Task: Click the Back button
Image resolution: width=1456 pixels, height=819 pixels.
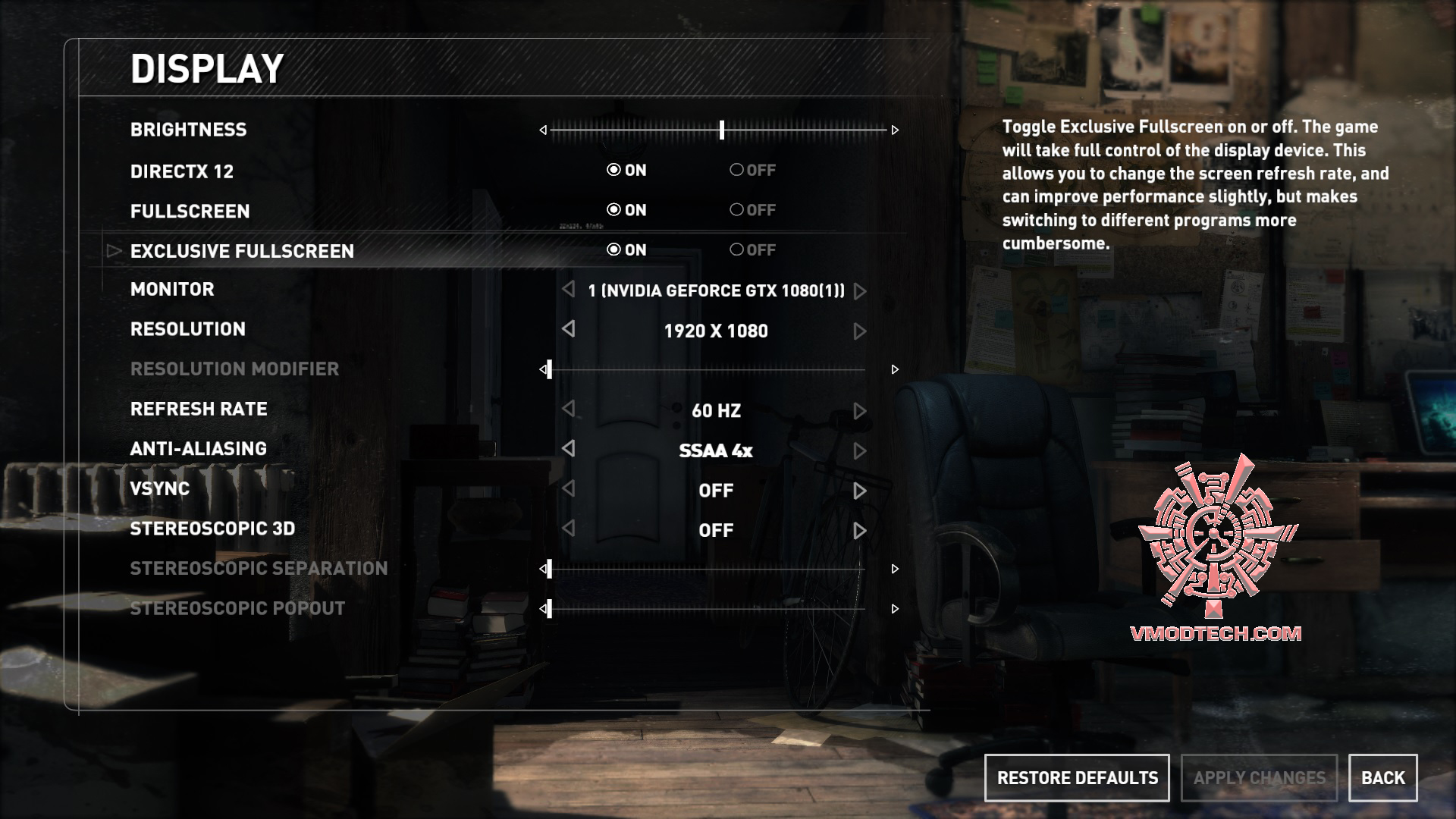Action: coord(1383,778)
